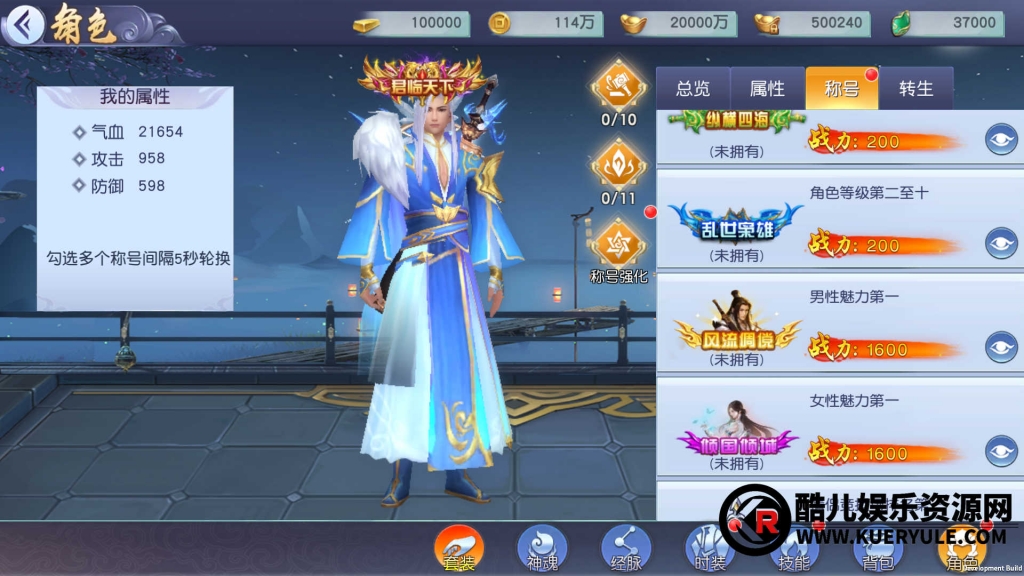Select the 称号 titles tab
Viewport: 1024px width, 576px height.
pos(841,88)
